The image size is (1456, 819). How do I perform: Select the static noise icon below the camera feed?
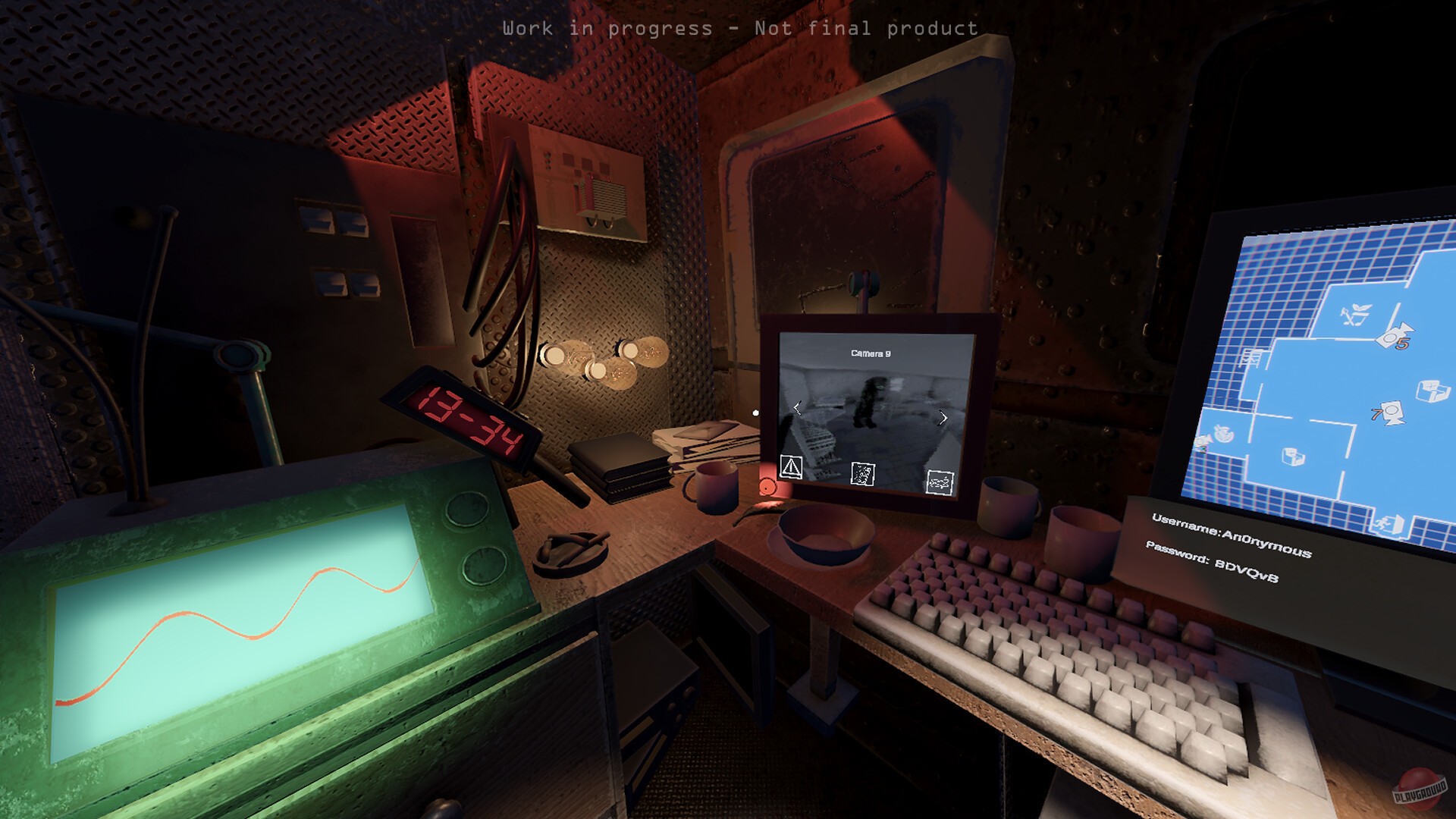(862, 474)
